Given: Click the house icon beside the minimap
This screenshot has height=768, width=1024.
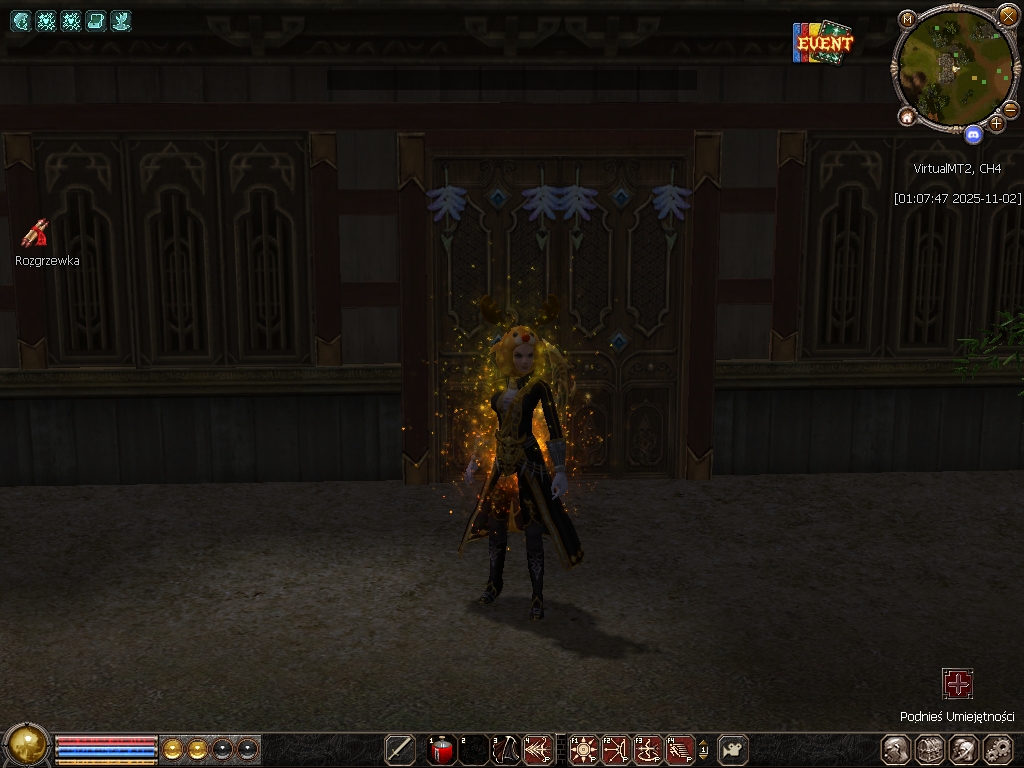Looking at the screenshot, I should pos(907,117).
